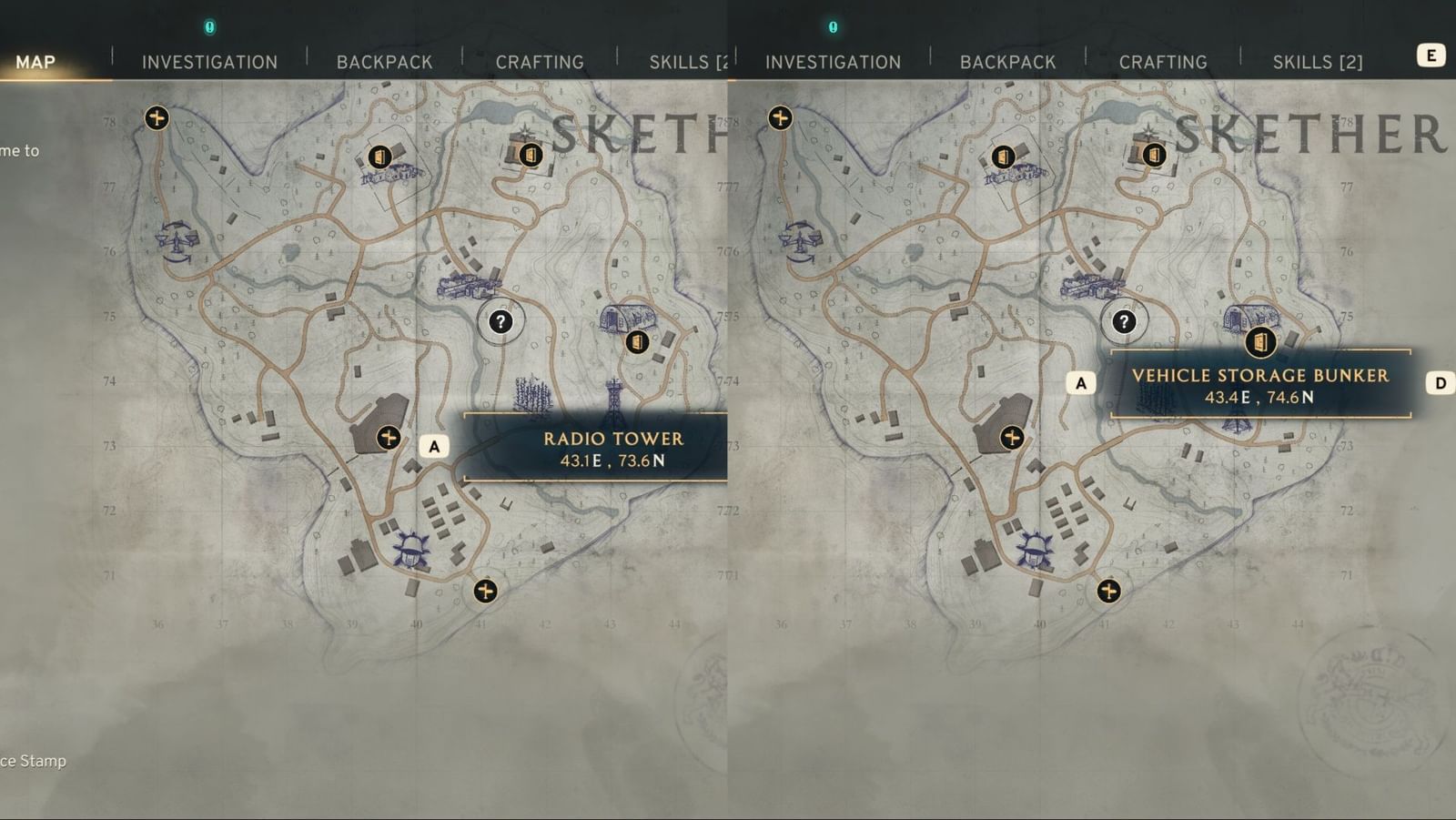Select the cross marker at the top-left of Skether
Viewport: 1456px width, 820px height.
coord(157,116)
